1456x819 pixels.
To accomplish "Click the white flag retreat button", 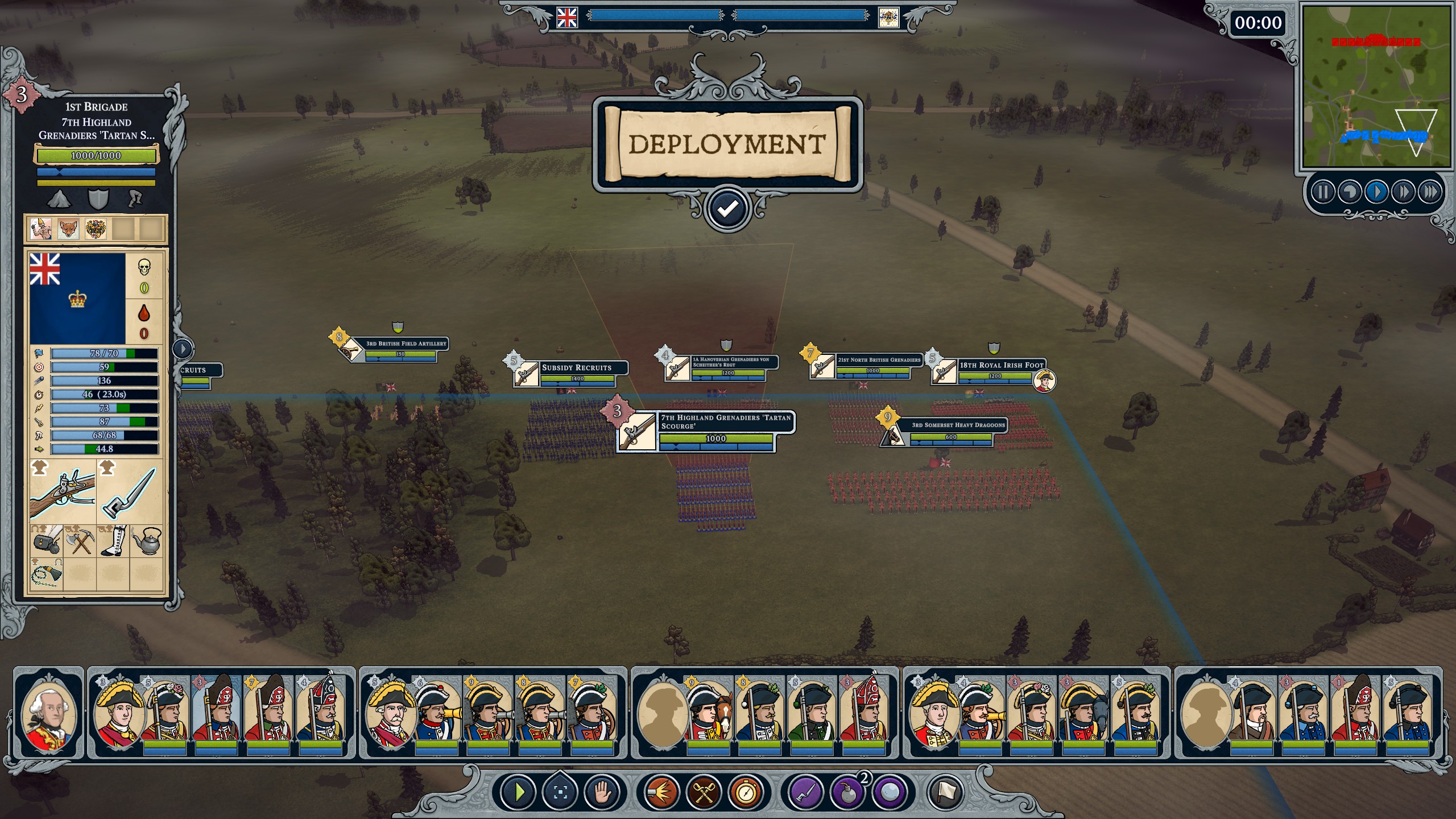I will 946,792.
